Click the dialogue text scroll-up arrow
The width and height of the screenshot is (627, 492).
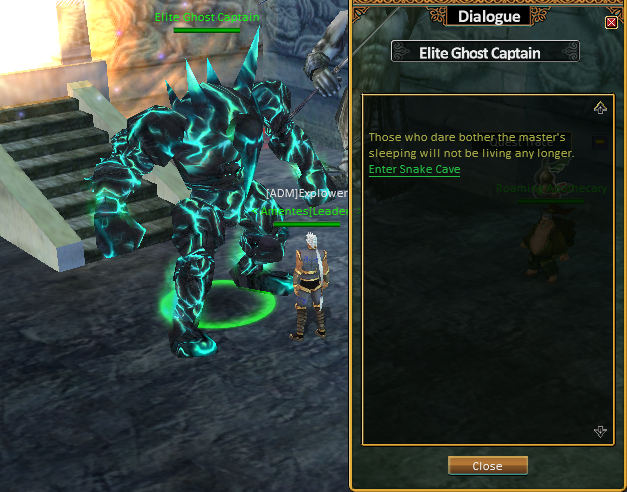600,108
